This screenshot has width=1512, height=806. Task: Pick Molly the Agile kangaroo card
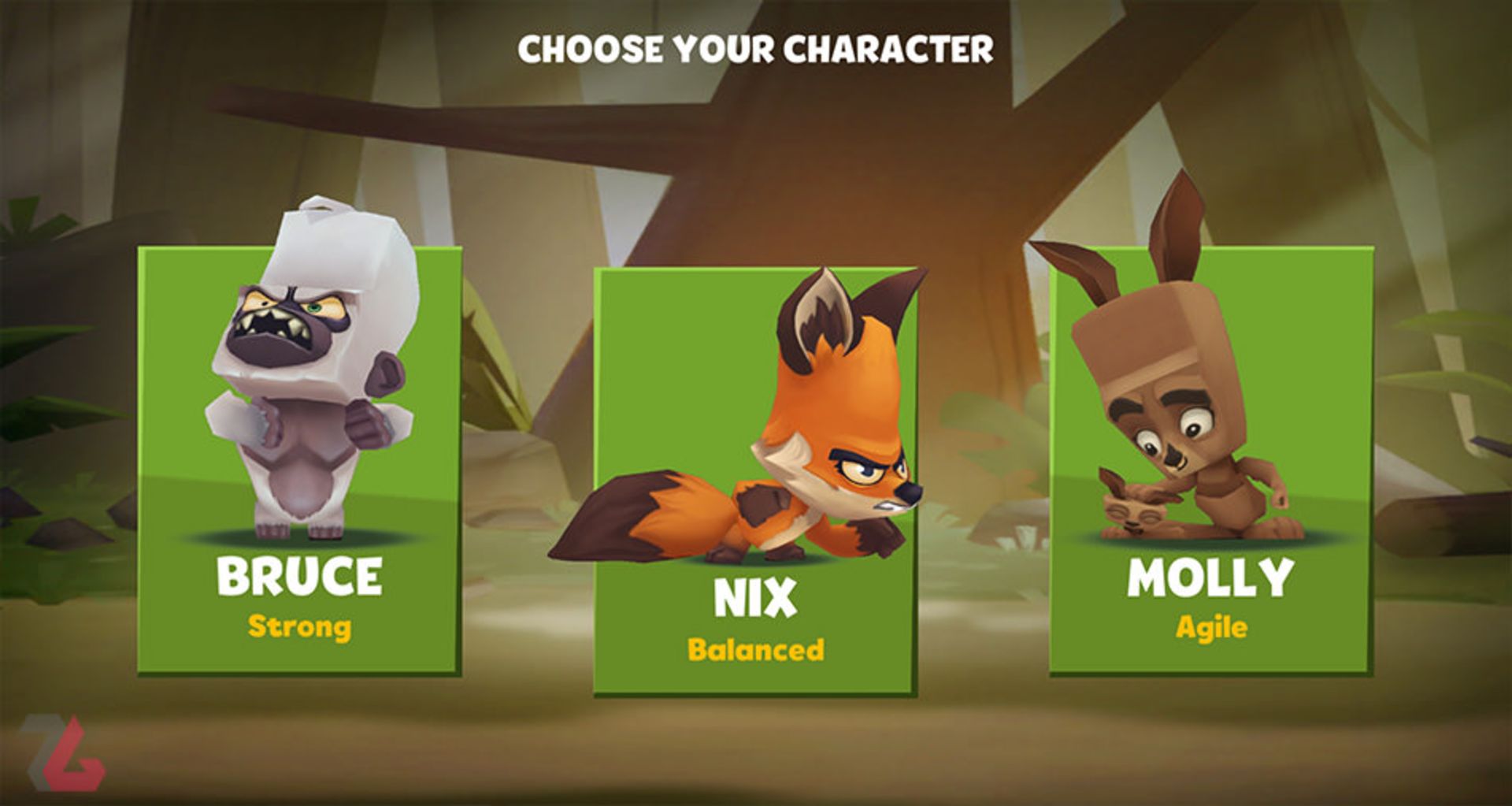coord(1210,461)
